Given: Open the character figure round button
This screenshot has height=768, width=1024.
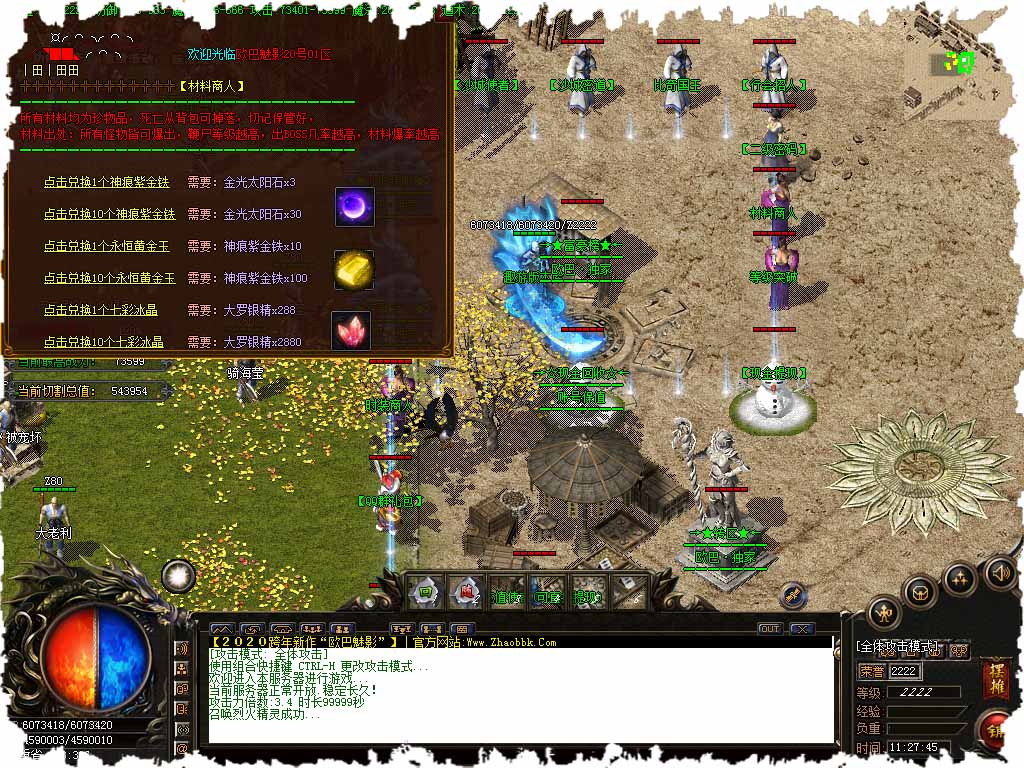Looking at the screenshot, I should coord(884,611).
